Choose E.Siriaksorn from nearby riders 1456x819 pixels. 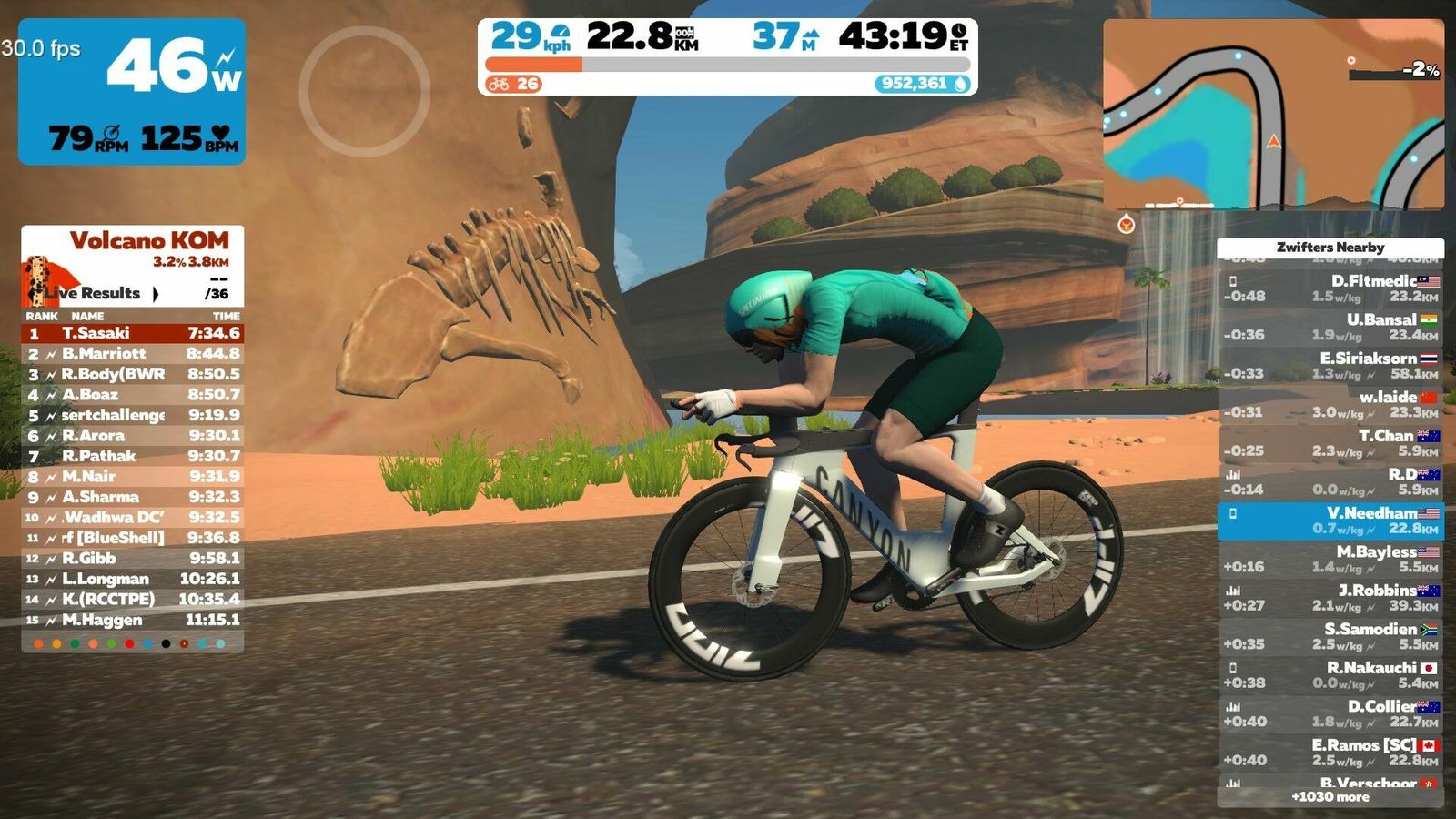click(1330, 366)
